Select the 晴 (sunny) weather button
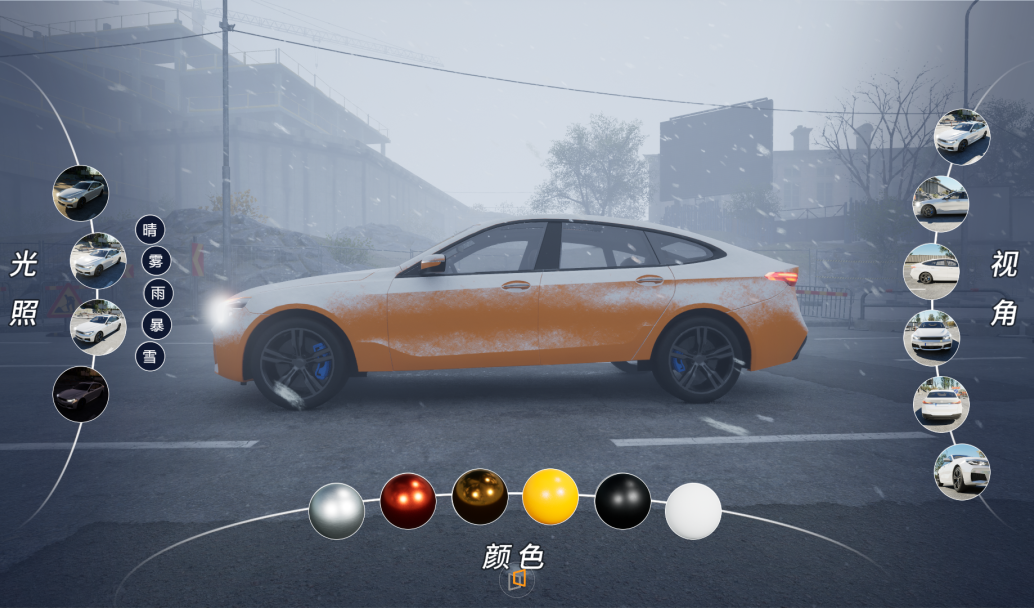This screenshot has width=1034, height=608. click(x=150, y=229)
